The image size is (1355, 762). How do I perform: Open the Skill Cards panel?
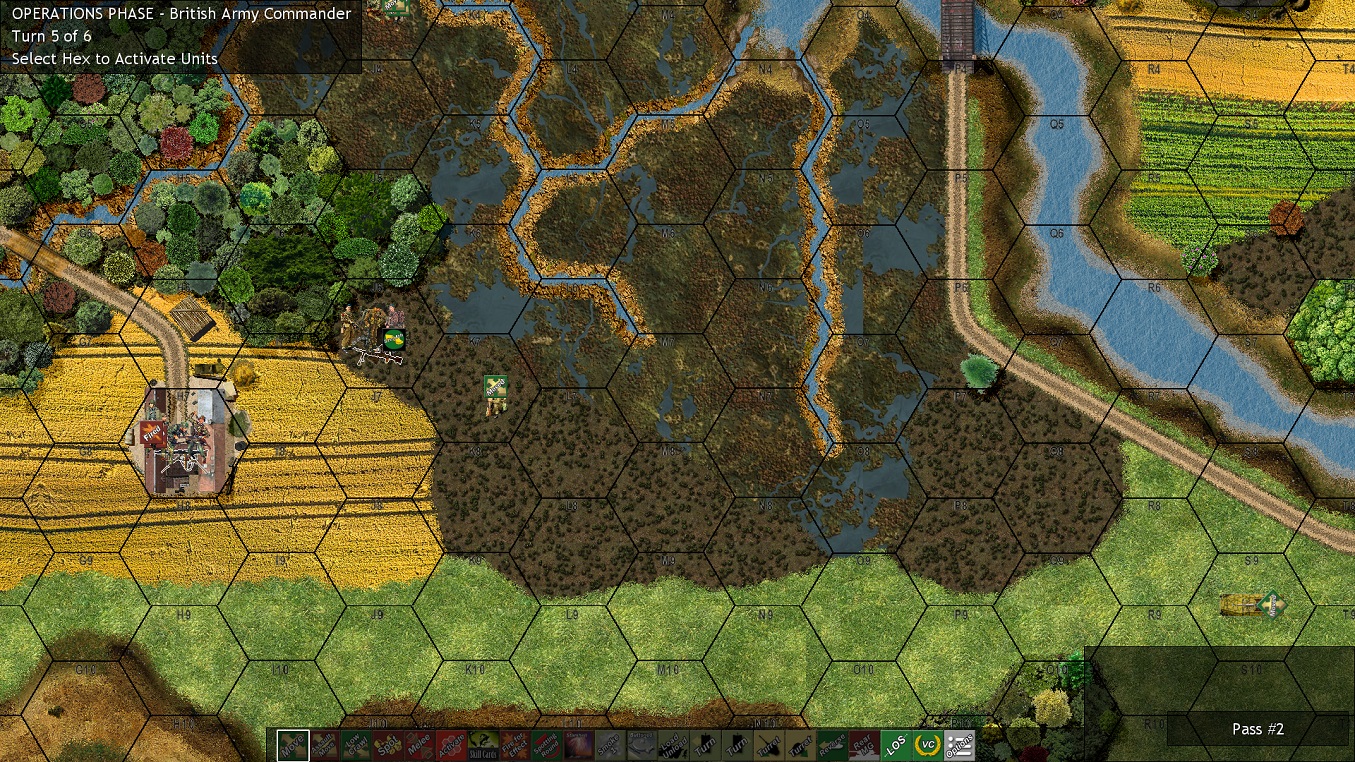(x=483, y=745)
